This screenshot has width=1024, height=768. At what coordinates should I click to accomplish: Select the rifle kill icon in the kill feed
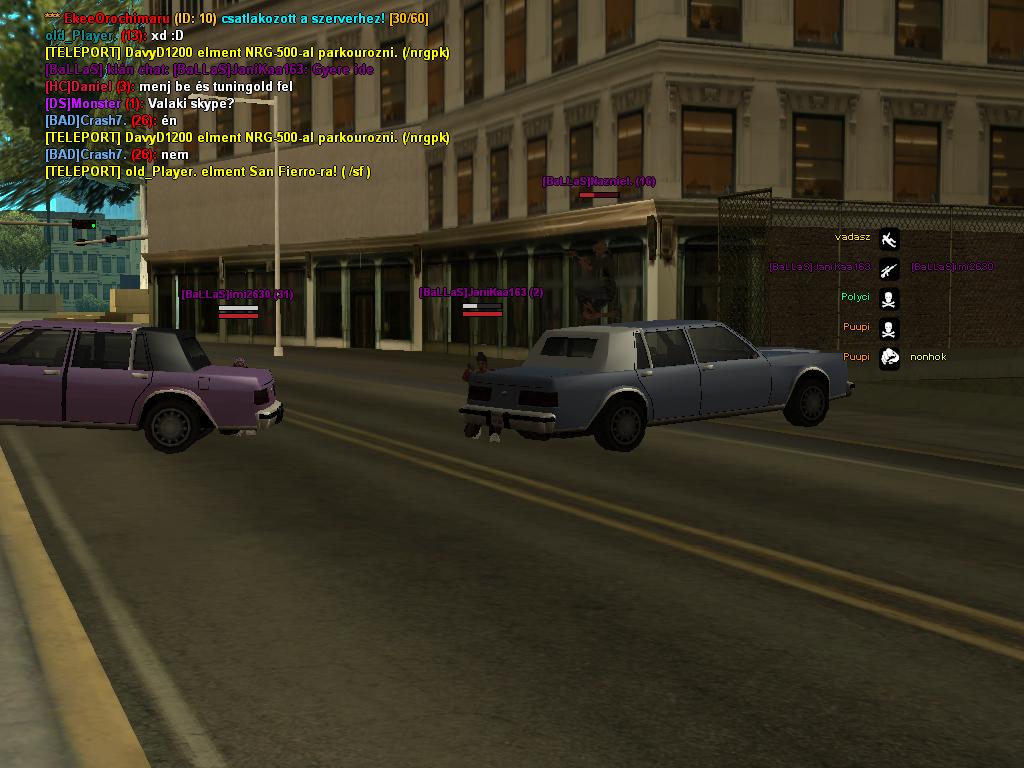point(889,268)
